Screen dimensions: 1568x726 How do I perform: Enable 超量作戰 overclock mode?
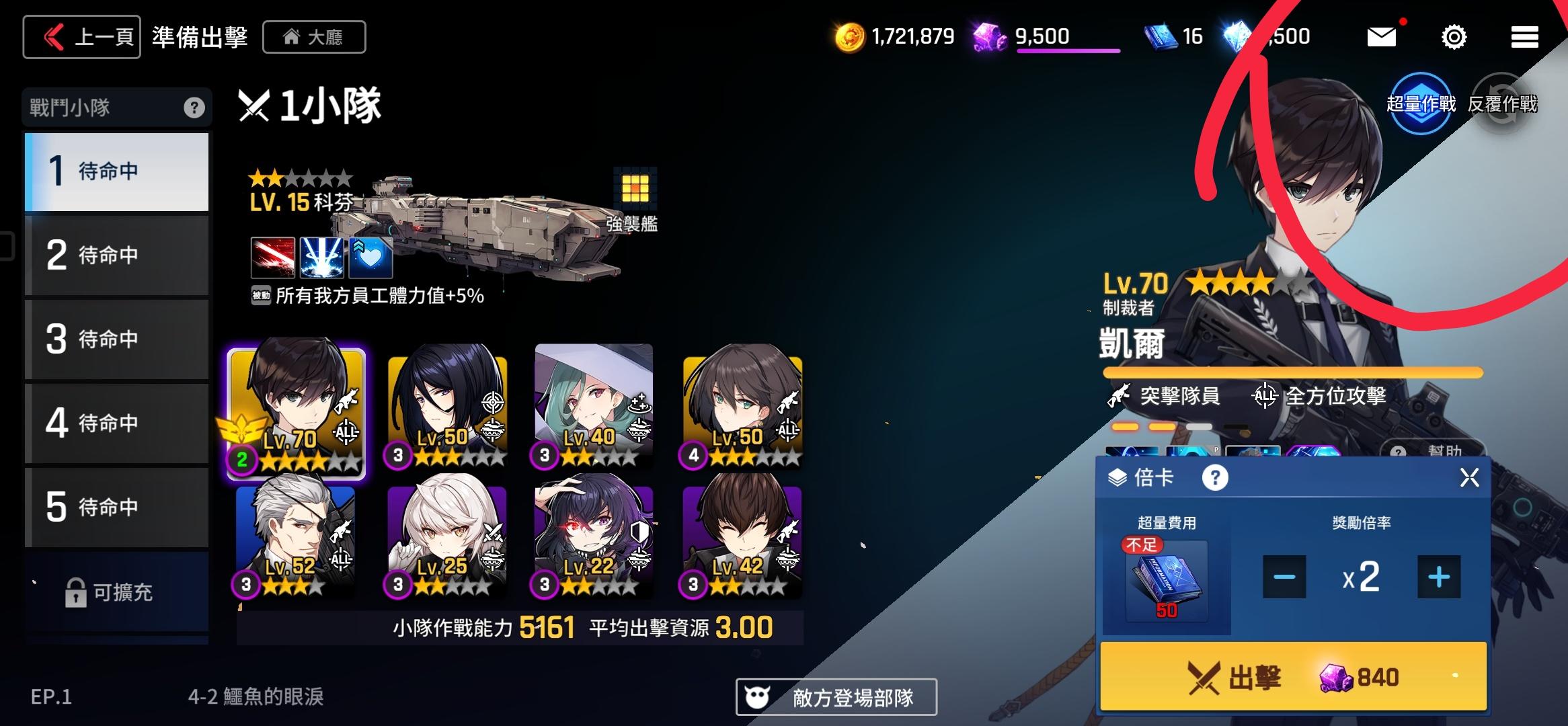click(x=1421, y=103)
